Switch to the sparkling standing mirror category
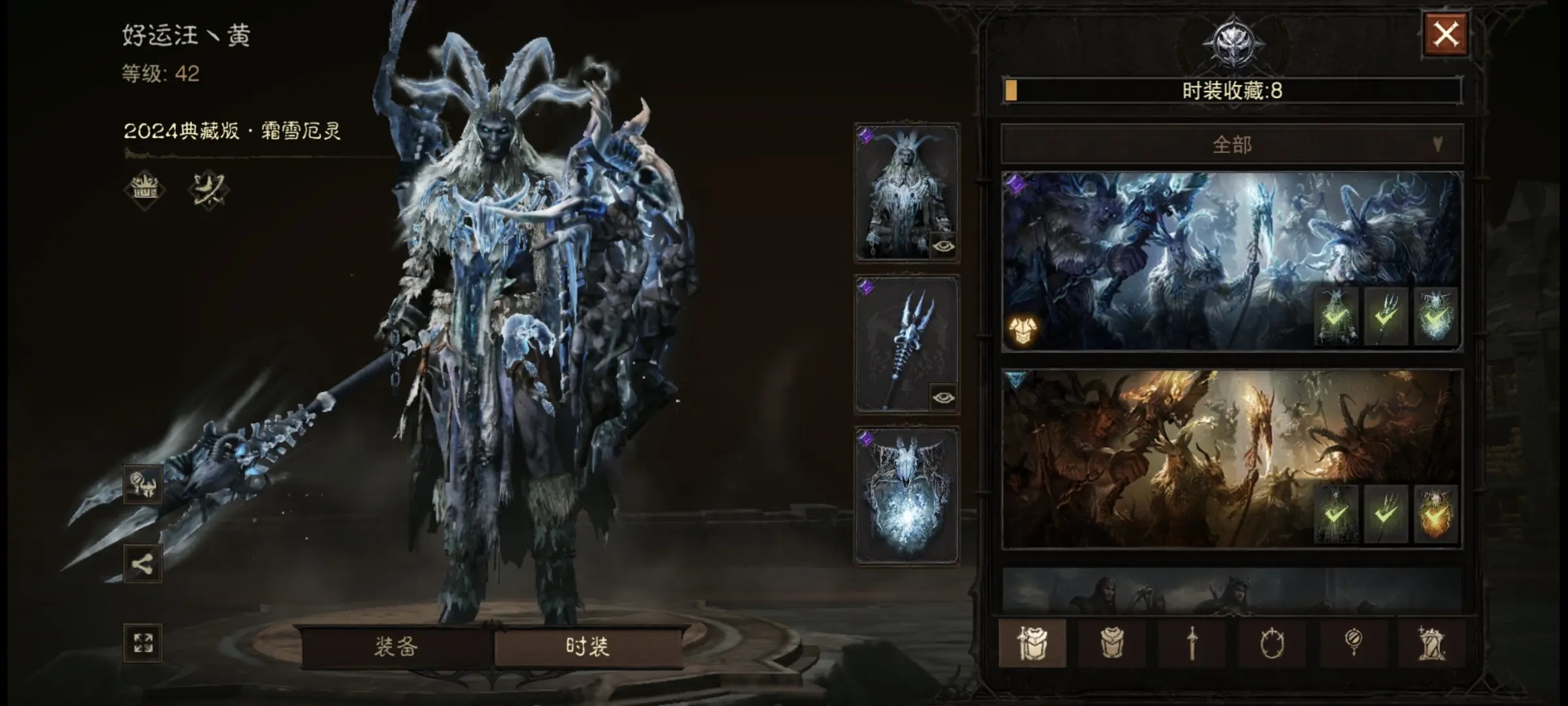This screenshot has width=1568, height=706. [x=1431, y=643]
